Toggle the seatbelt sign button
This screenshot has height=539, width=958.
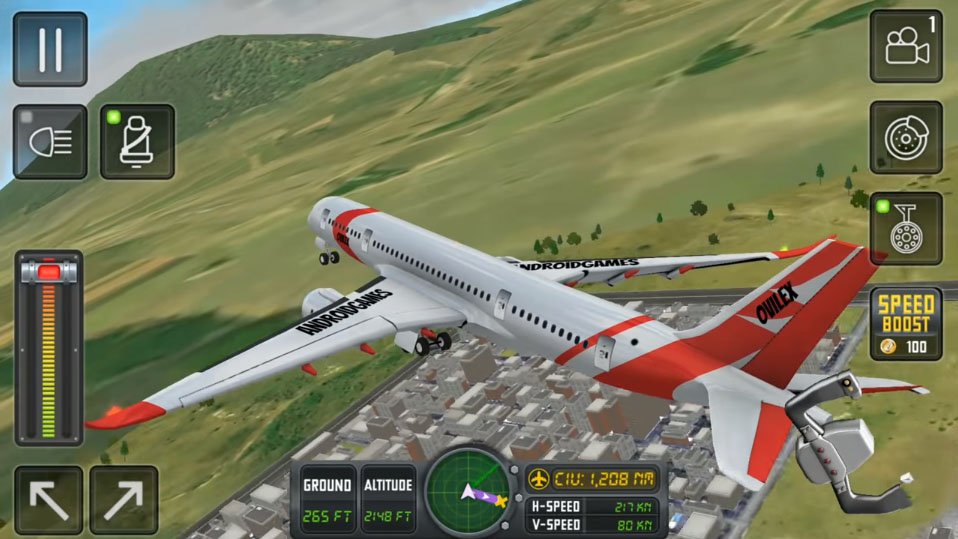(x=137, y=142)
